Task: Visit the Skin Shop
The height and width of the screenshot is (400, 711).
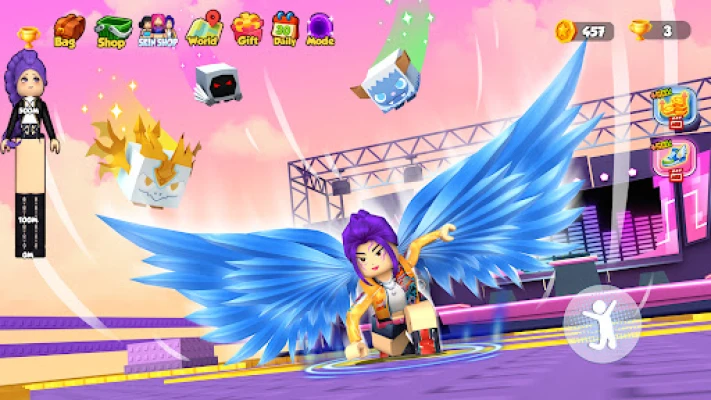Action: tap(158, 30)
